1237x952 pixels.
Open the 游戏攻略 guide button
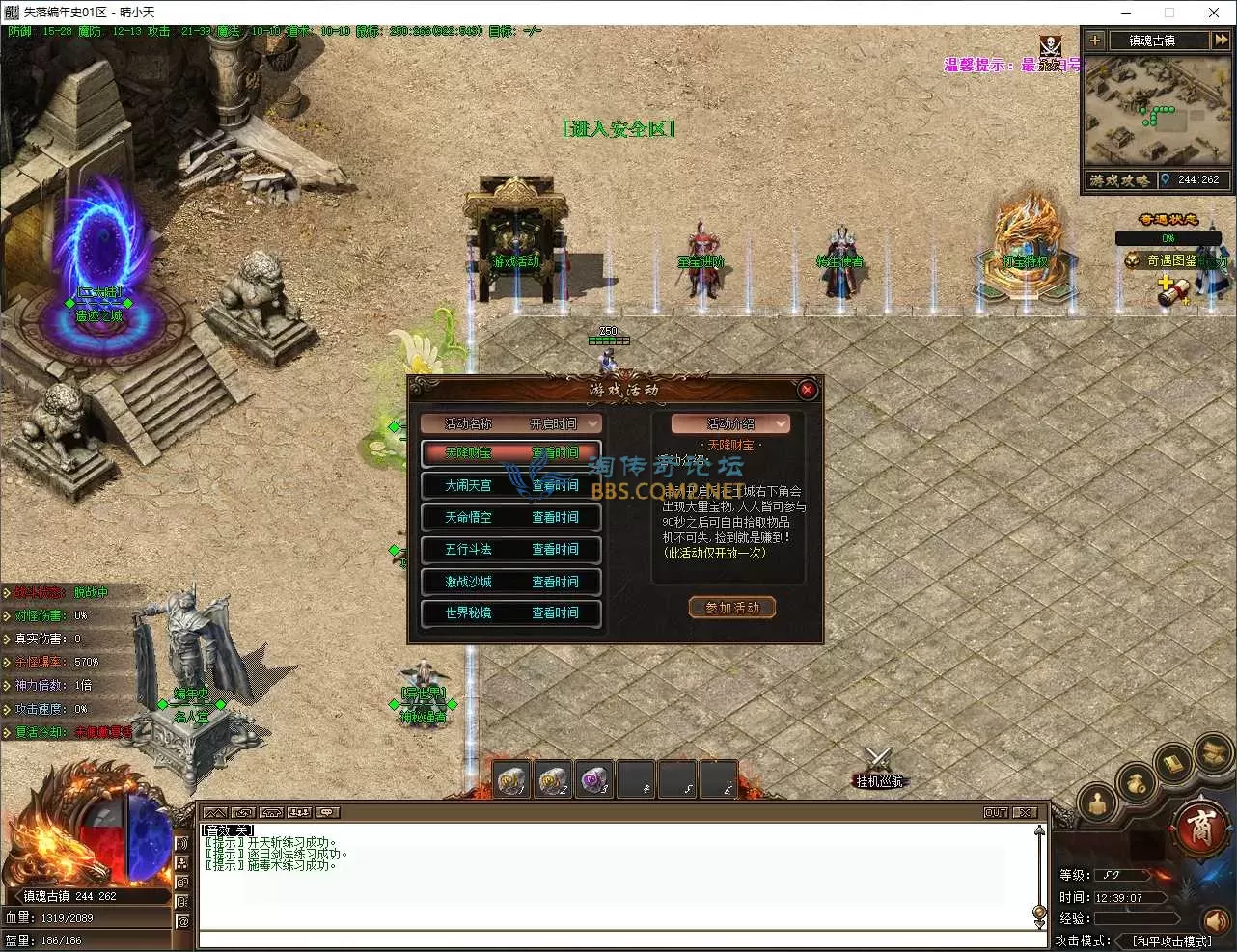pyautogui.click(x=1119, y=180)
